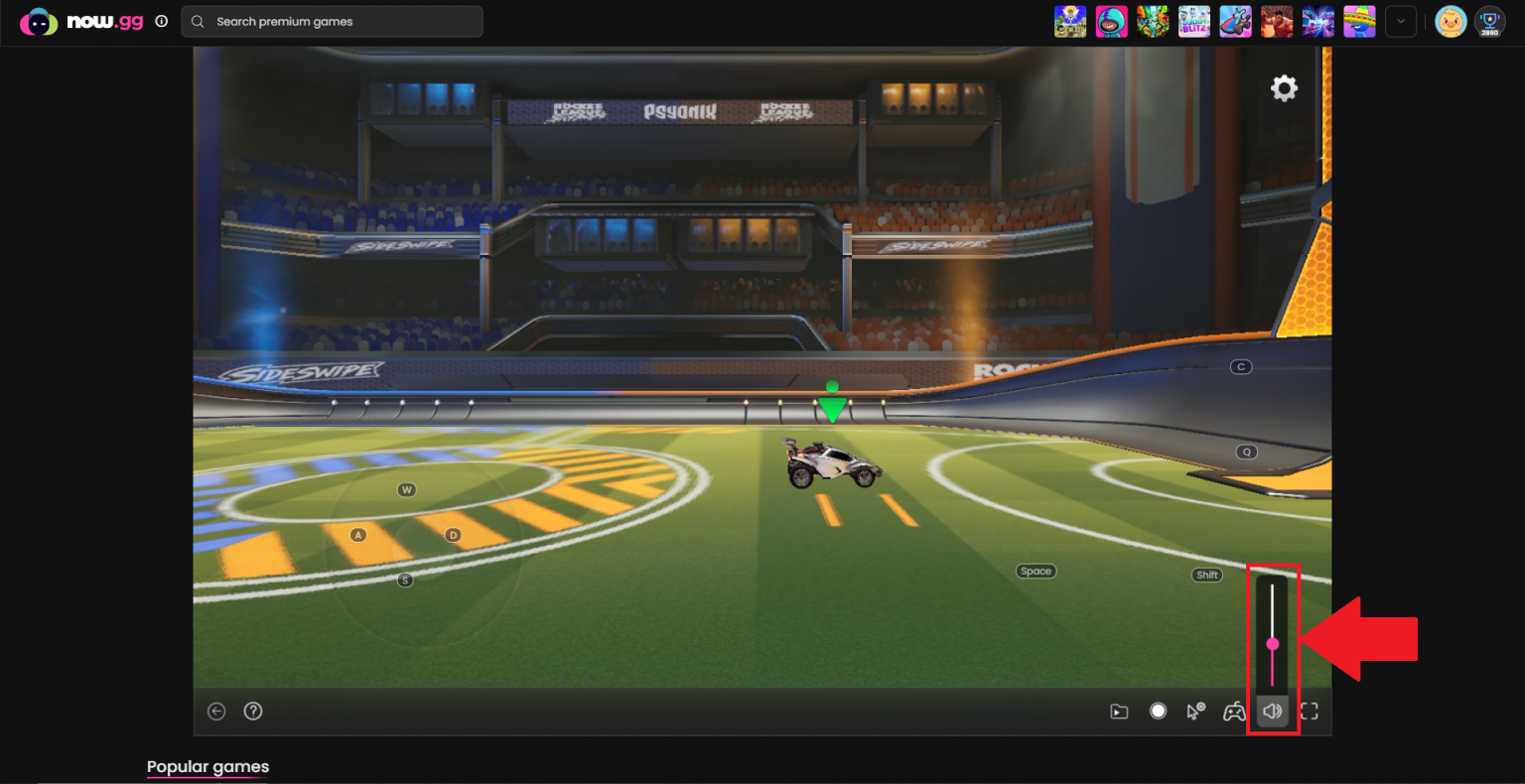Expand the games list dropdown chevron
The image size is (1525, 784).
click(1401, 21)
